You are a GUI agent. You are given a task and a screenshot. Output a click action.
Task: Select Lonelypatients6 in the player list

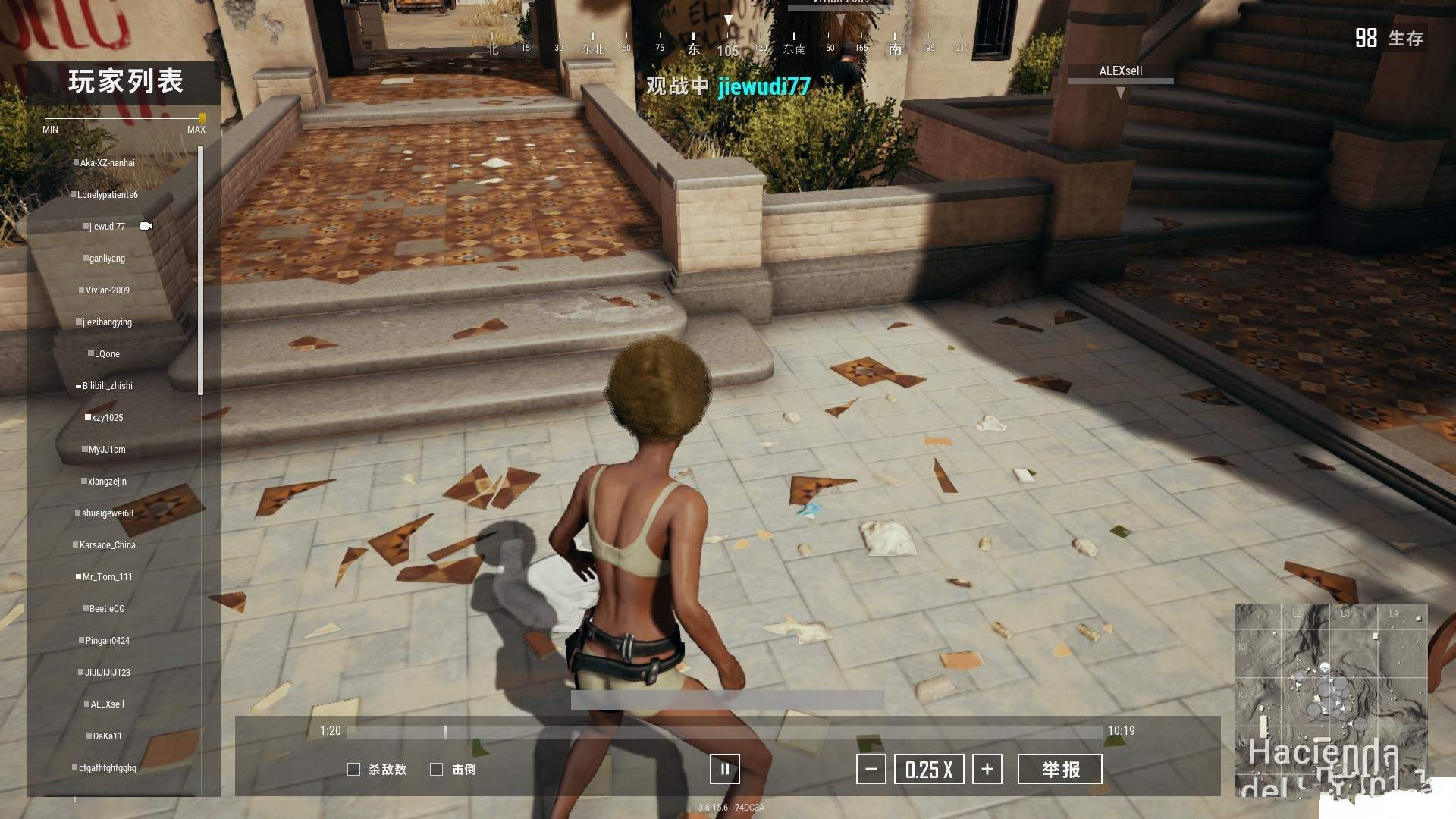[107, 195]
